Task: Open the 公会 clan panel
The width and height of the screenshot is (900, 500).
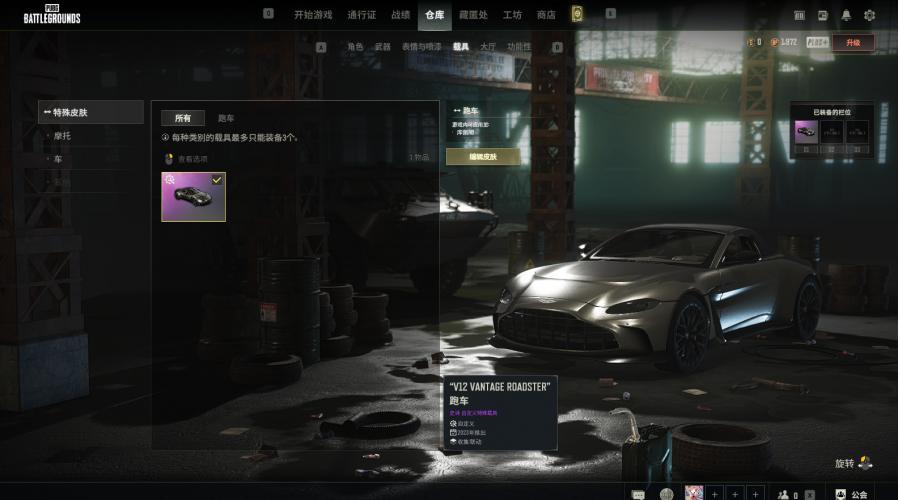Action: [852, 494]
